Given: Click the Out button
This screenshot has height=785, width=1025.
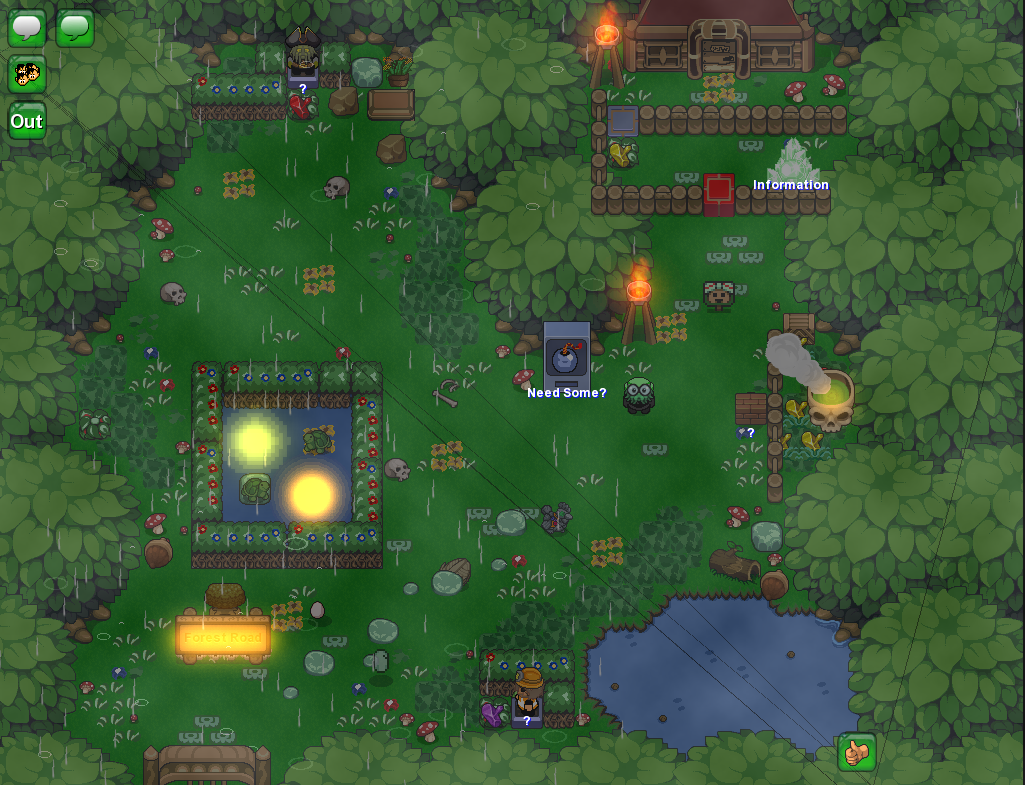Looking at the screenshot, I should (27, 121).
